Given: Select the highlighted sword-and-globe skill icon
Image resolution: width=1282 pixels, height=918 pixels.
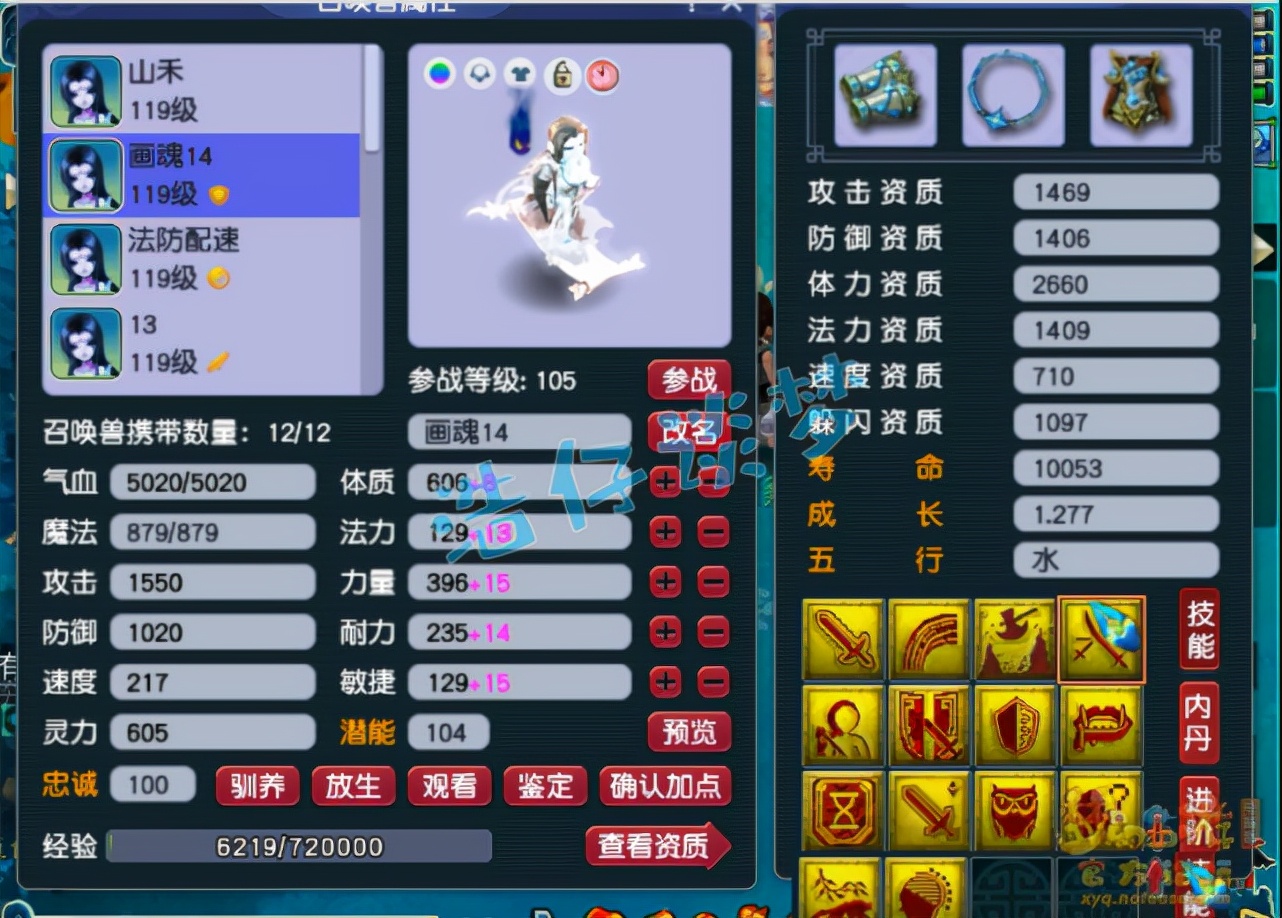Looking at the screenshot, I should 1101,638.
